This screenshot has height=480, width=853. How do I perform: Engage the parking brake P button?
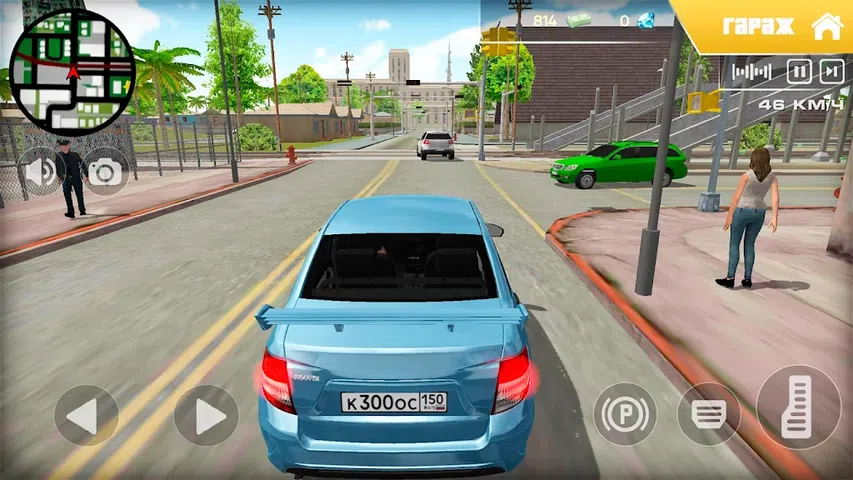click(625, 414)
